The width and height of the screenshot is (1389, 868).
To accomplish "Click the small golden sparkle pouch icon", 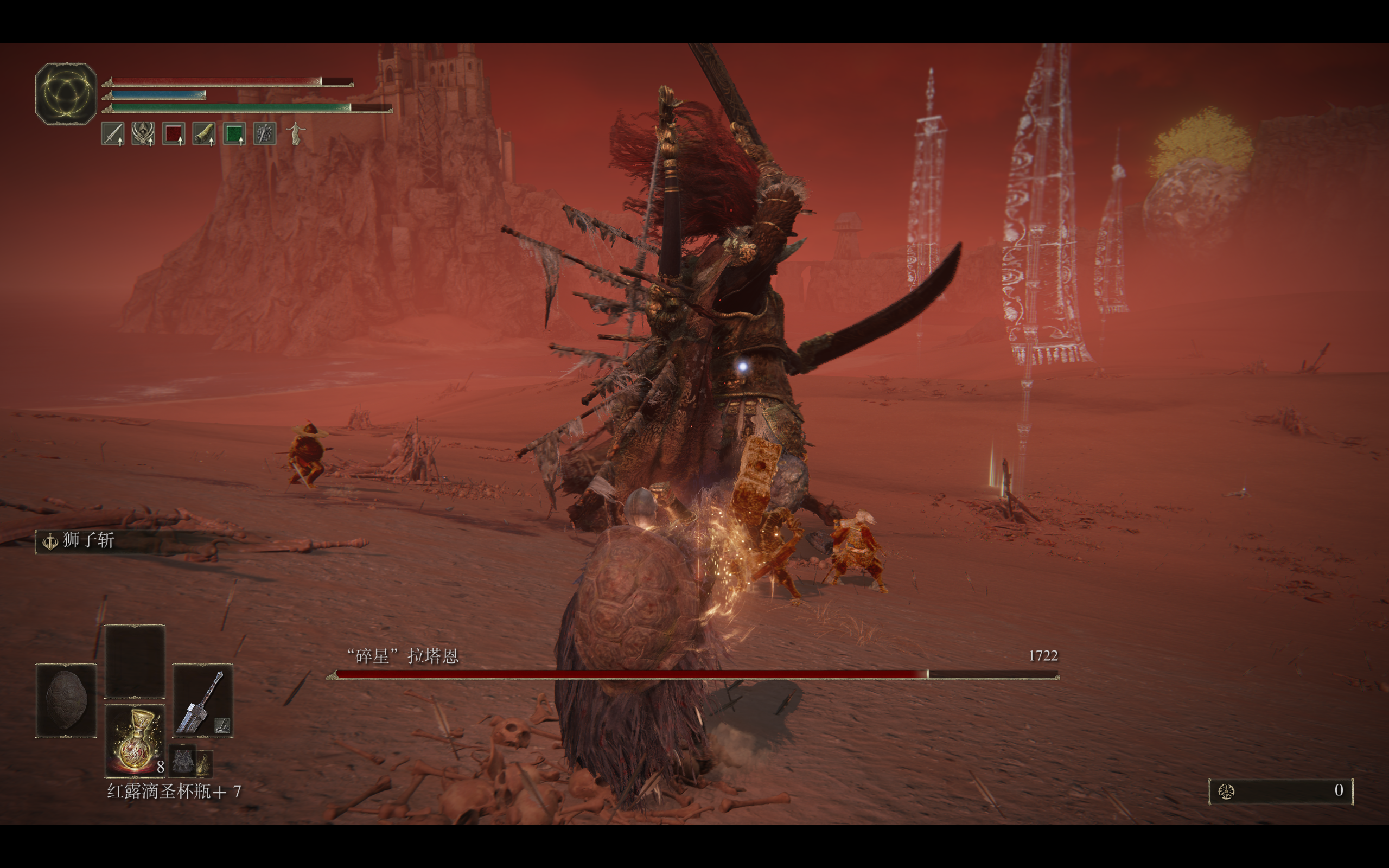I will pos(205,763).
